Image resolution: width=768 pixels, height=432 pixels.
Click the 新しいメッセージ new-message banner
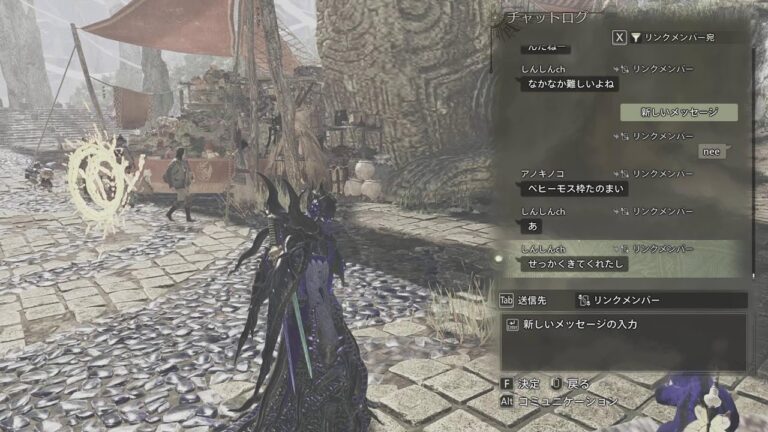[x=678, y=112]
